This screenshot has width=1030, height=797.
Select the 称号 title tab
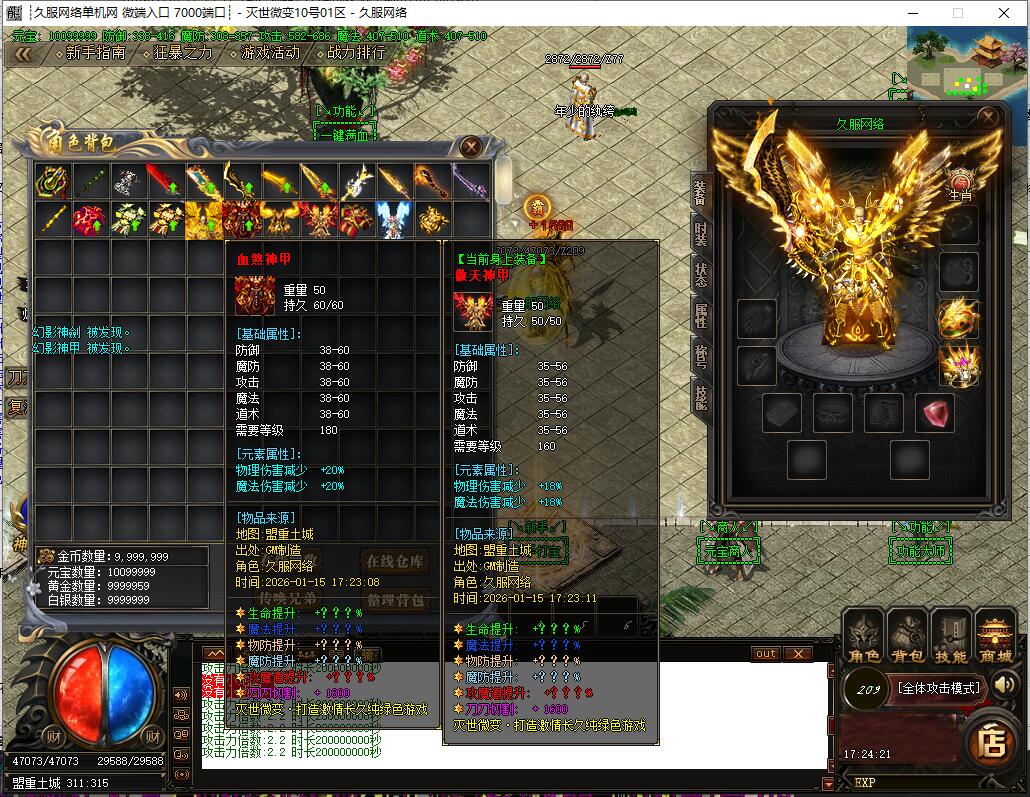pyautogui.click(x=700, y=356)
